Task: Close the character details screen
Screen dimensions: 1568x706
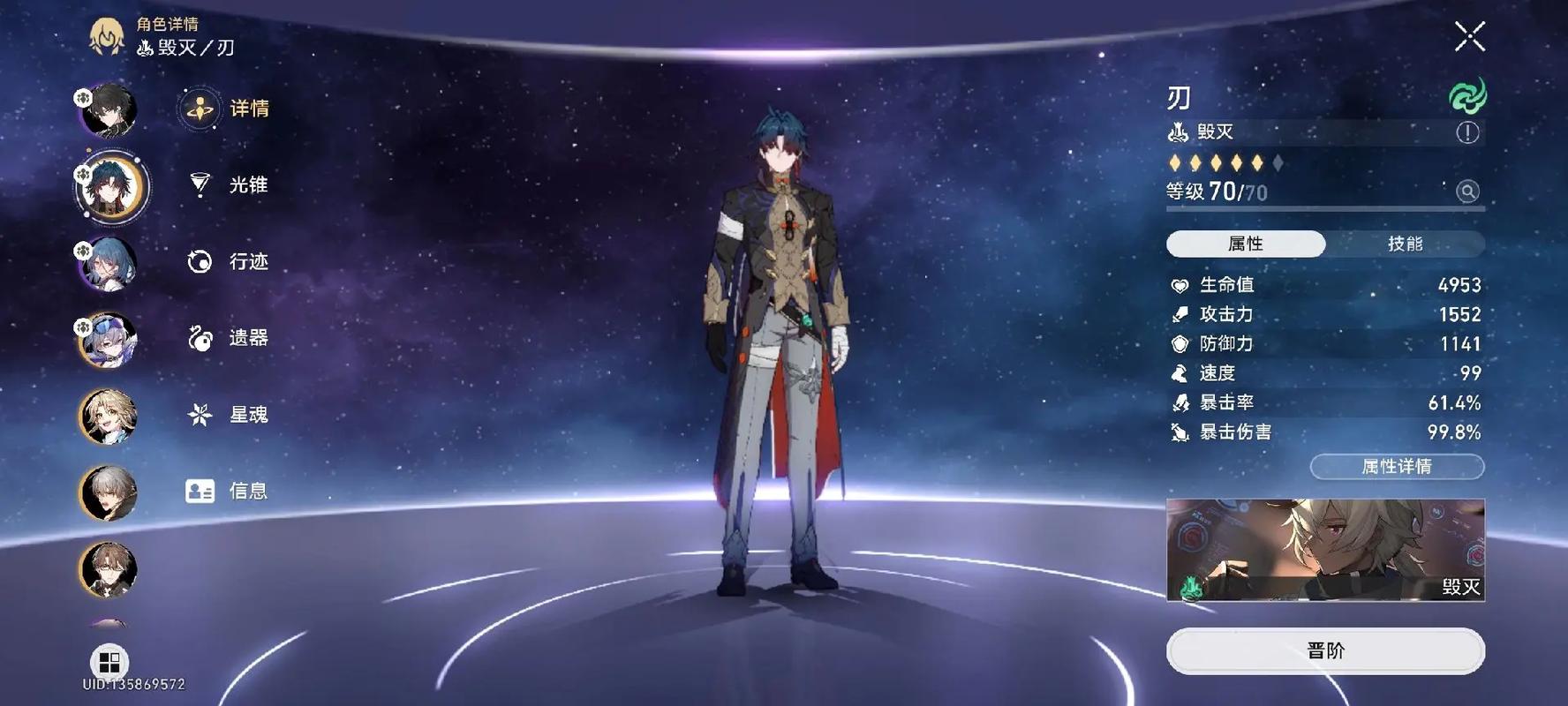Action: pos(1468,35)
